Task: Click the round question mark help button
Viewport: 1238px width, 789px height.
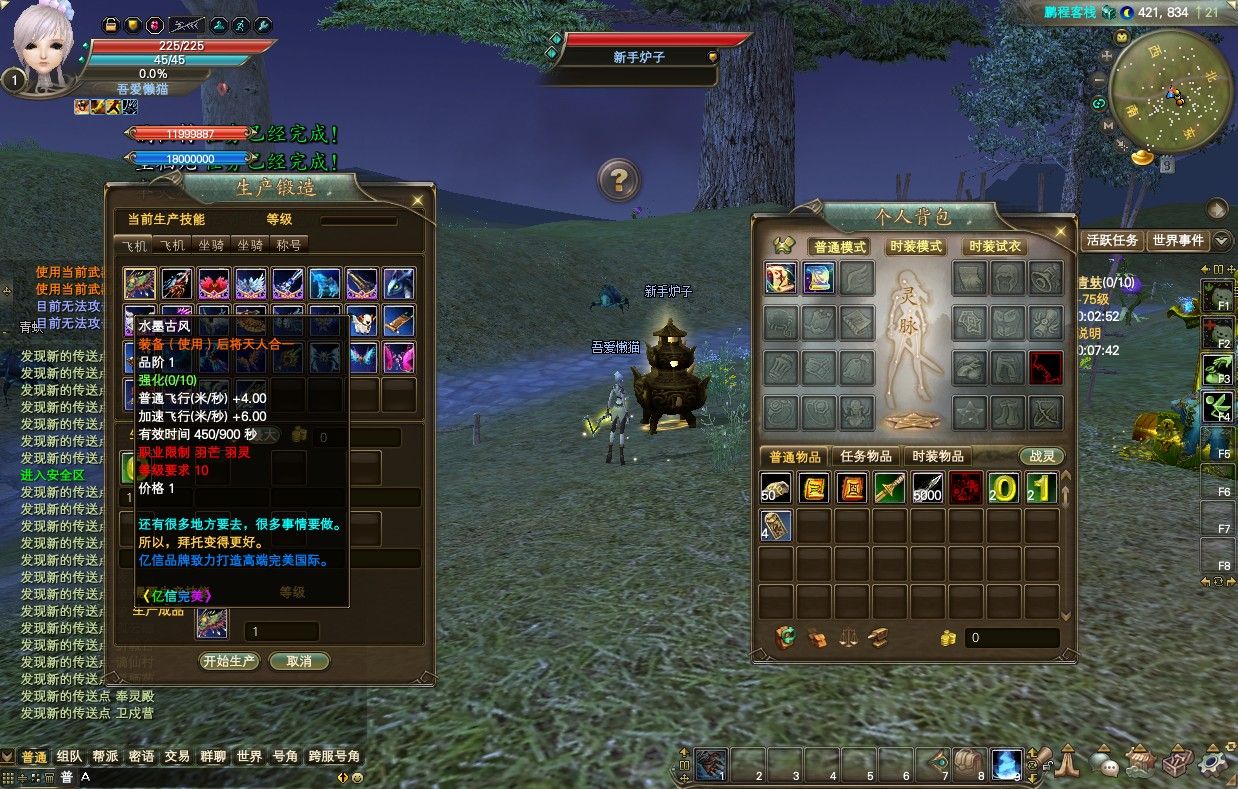Action: pos(619,180)
